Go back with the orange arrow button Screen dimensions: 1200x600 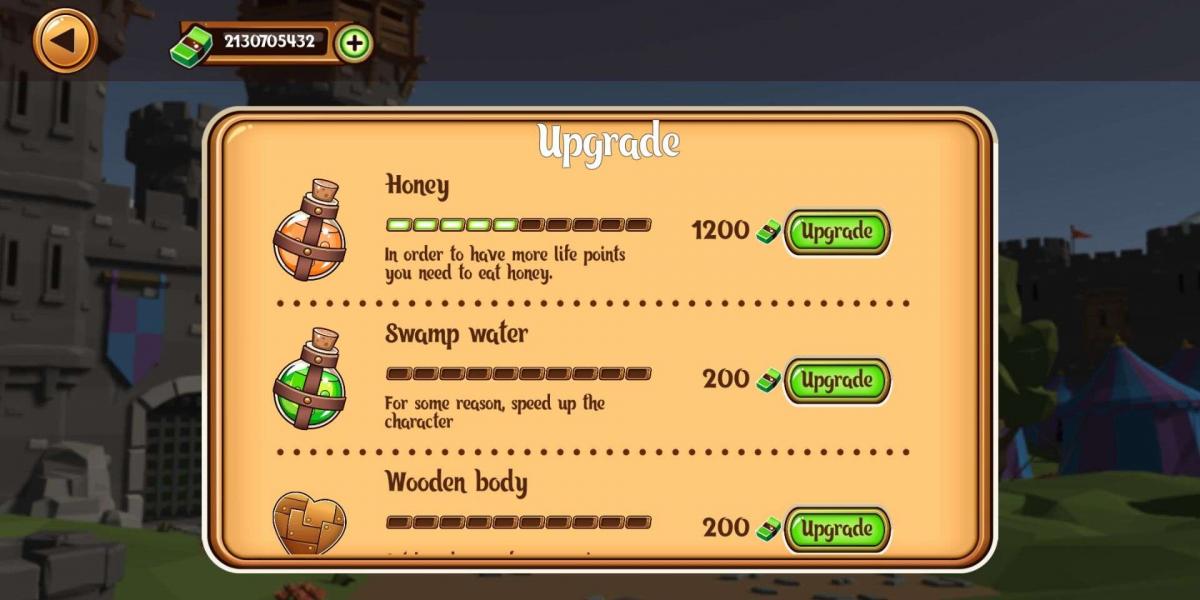(x=65, y=41)
